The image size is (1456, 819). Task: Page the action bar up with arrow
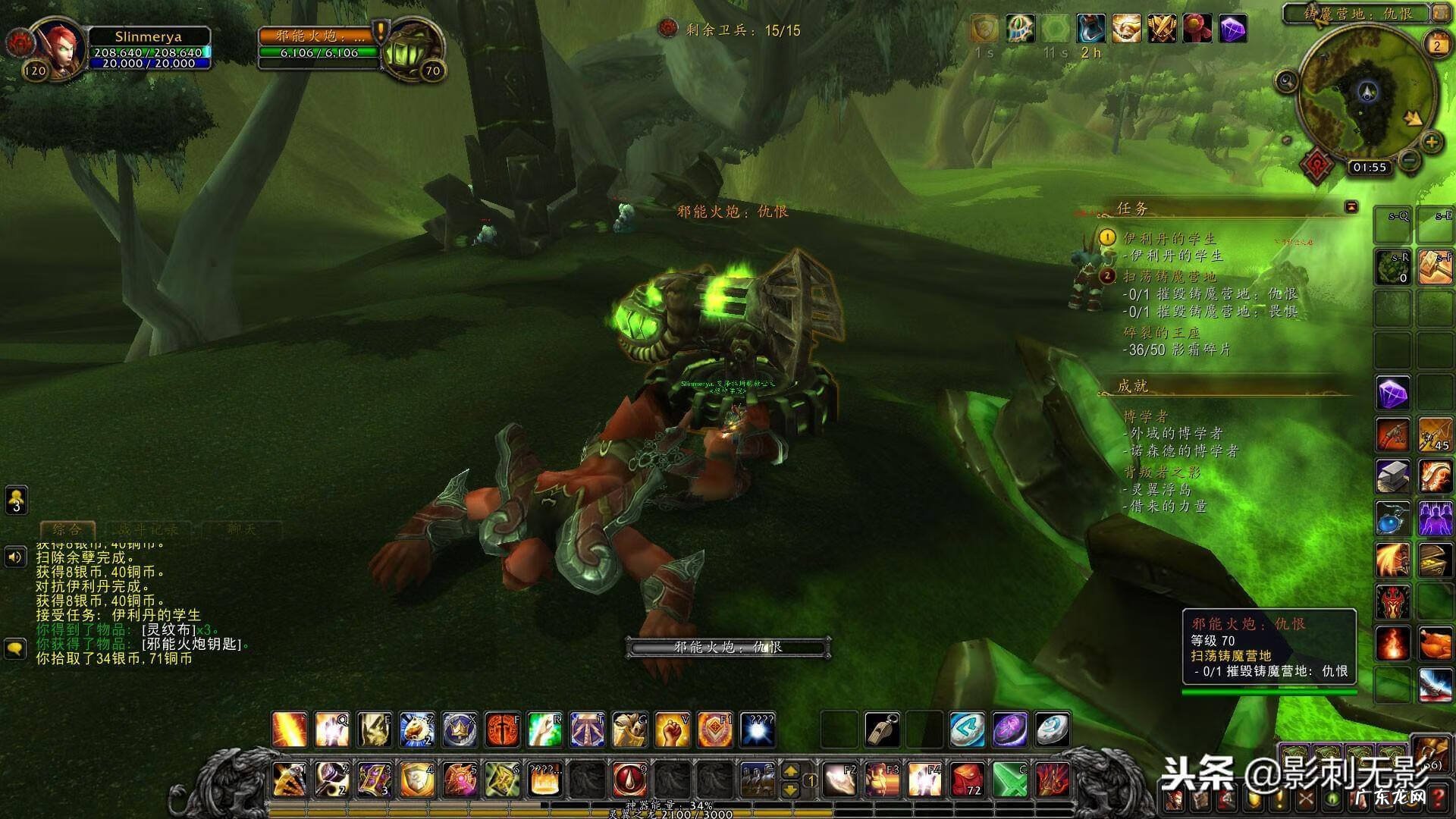(x=790, y=771)
